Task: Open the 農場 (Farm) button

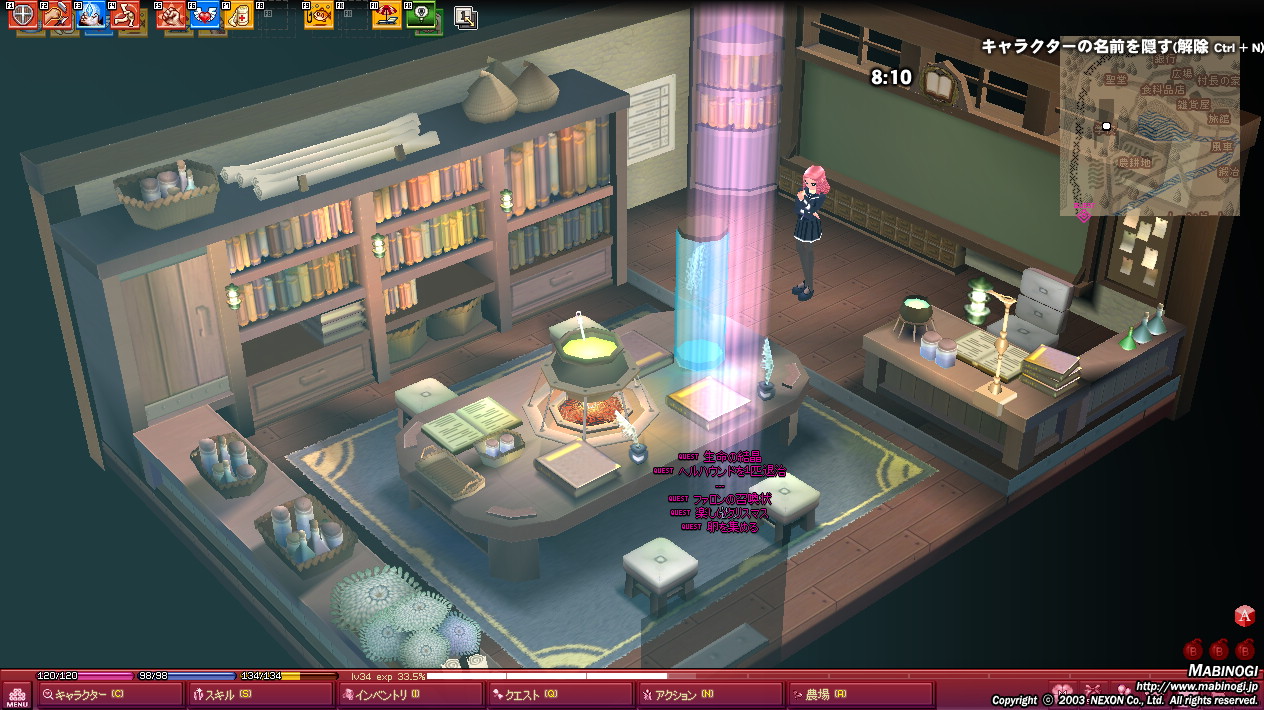Action: (x=860, y=695)
